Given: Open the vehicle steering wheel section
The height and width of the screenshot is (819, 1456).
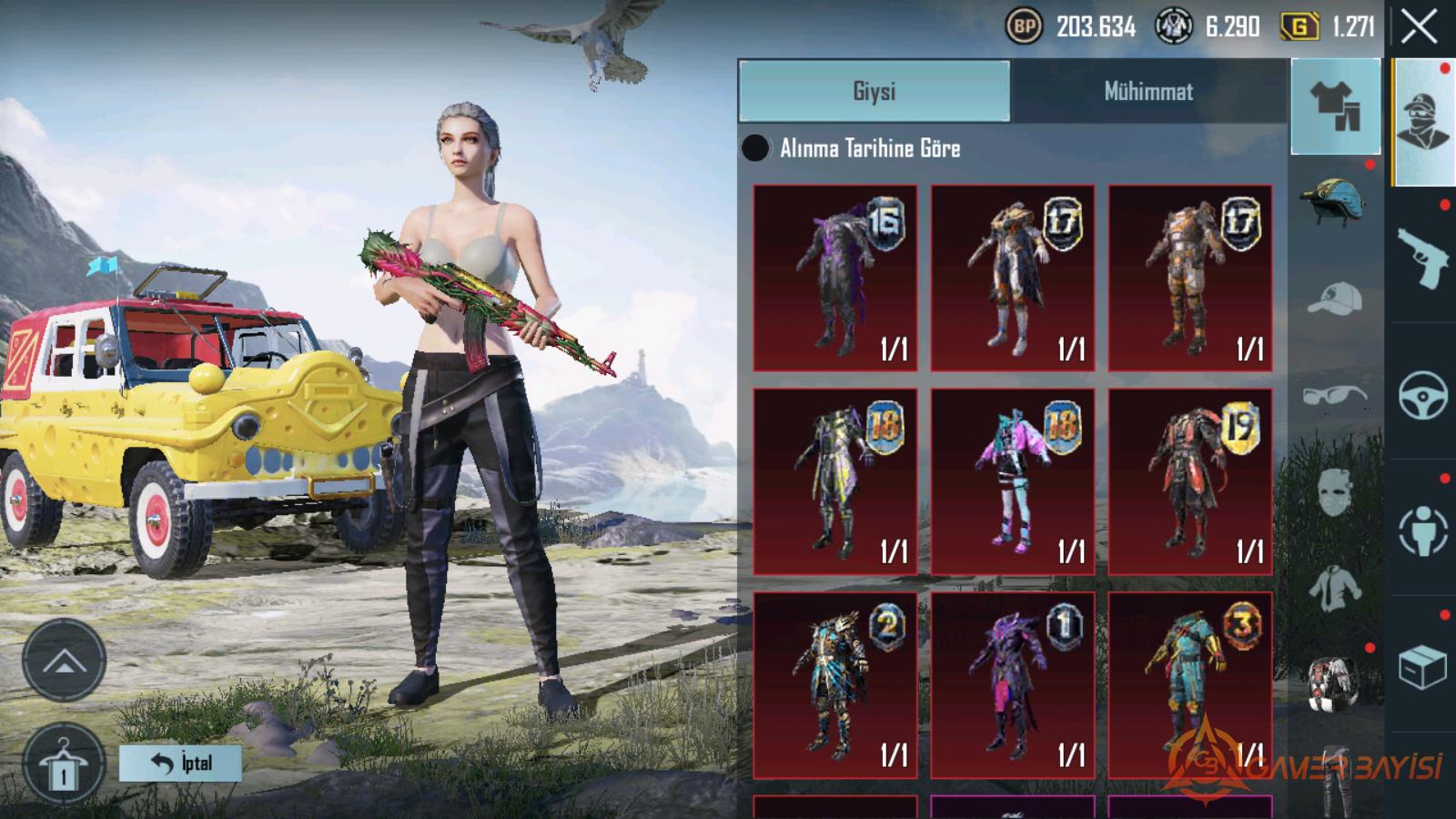Looking at the screenshot, I should pos(1422,394).
